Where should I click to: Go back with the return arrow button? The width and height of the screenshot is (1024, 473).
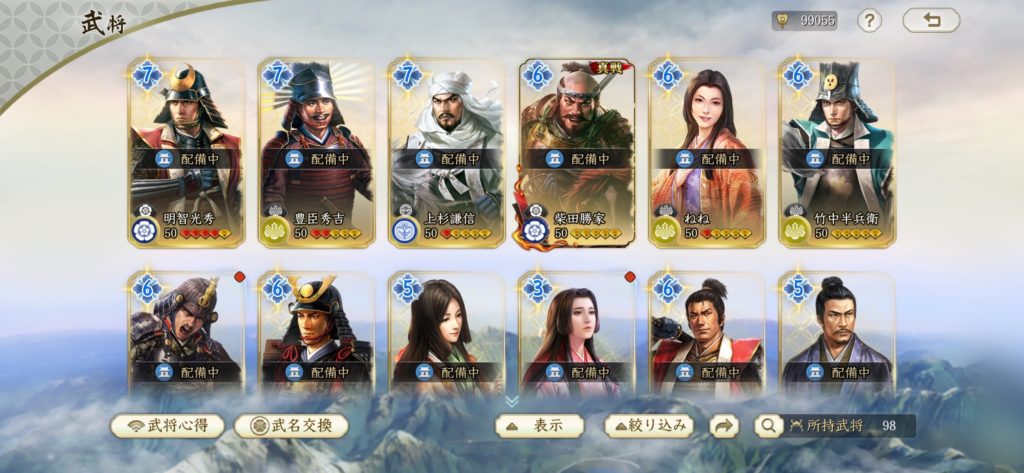[930, 20]
